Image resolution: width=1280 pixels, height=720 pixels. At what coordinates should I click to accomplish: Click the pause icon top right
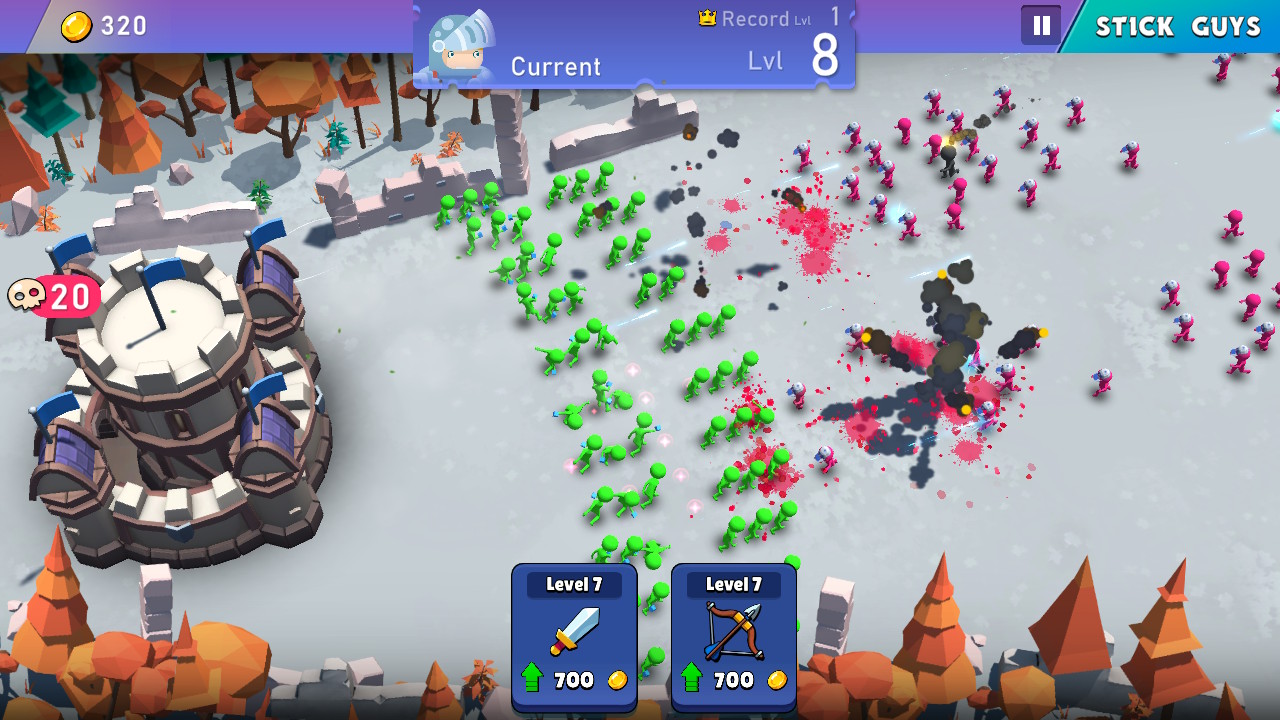click(x=1041, y=25)
